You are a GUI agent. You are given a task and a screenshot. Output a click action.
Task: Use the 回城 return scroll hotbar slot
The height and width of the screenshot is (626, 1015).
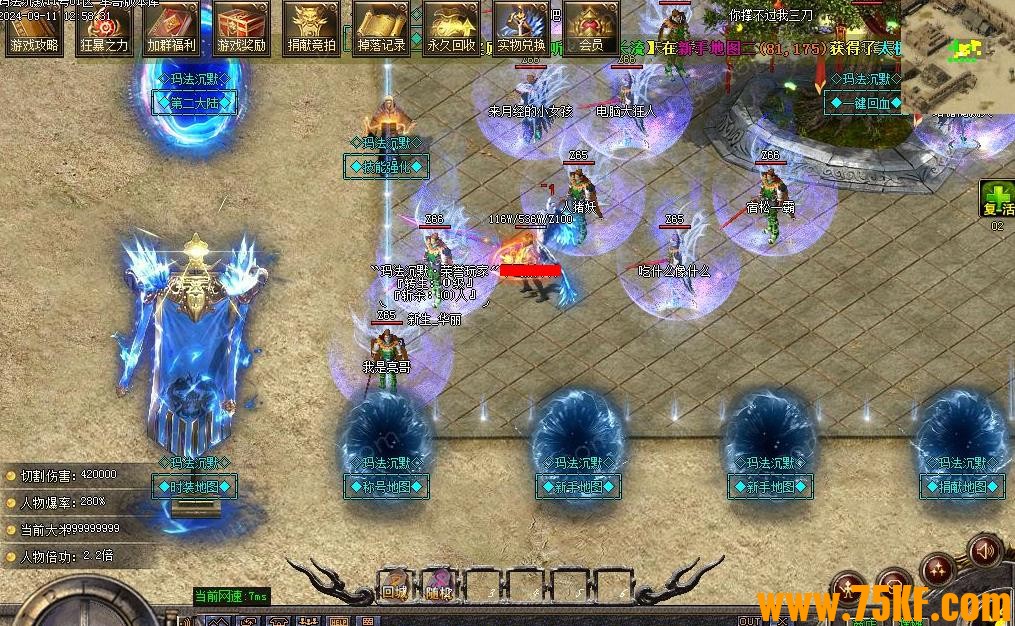coord(394,585)
